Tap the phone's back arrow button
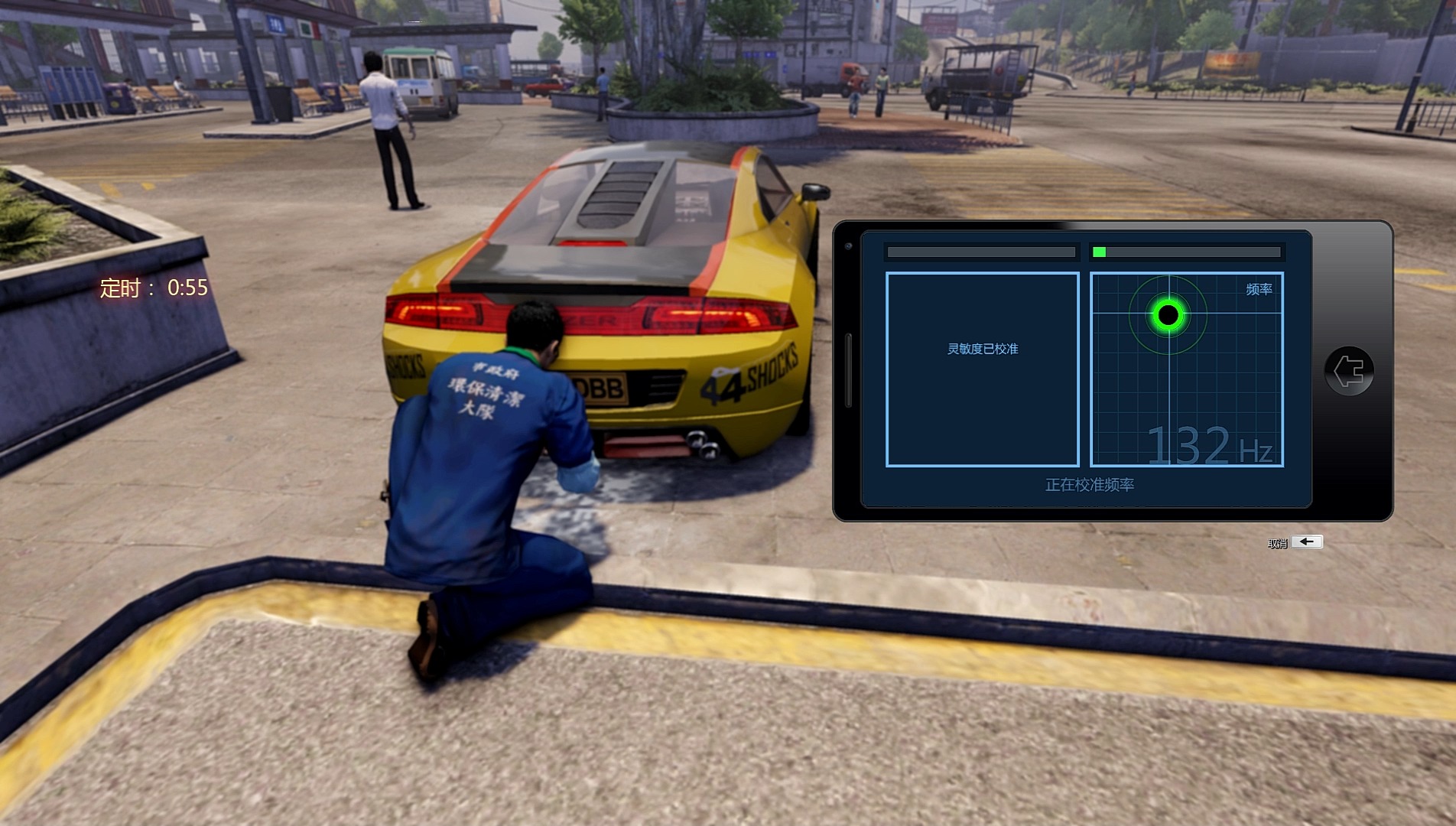 [x=1349, y=372]
